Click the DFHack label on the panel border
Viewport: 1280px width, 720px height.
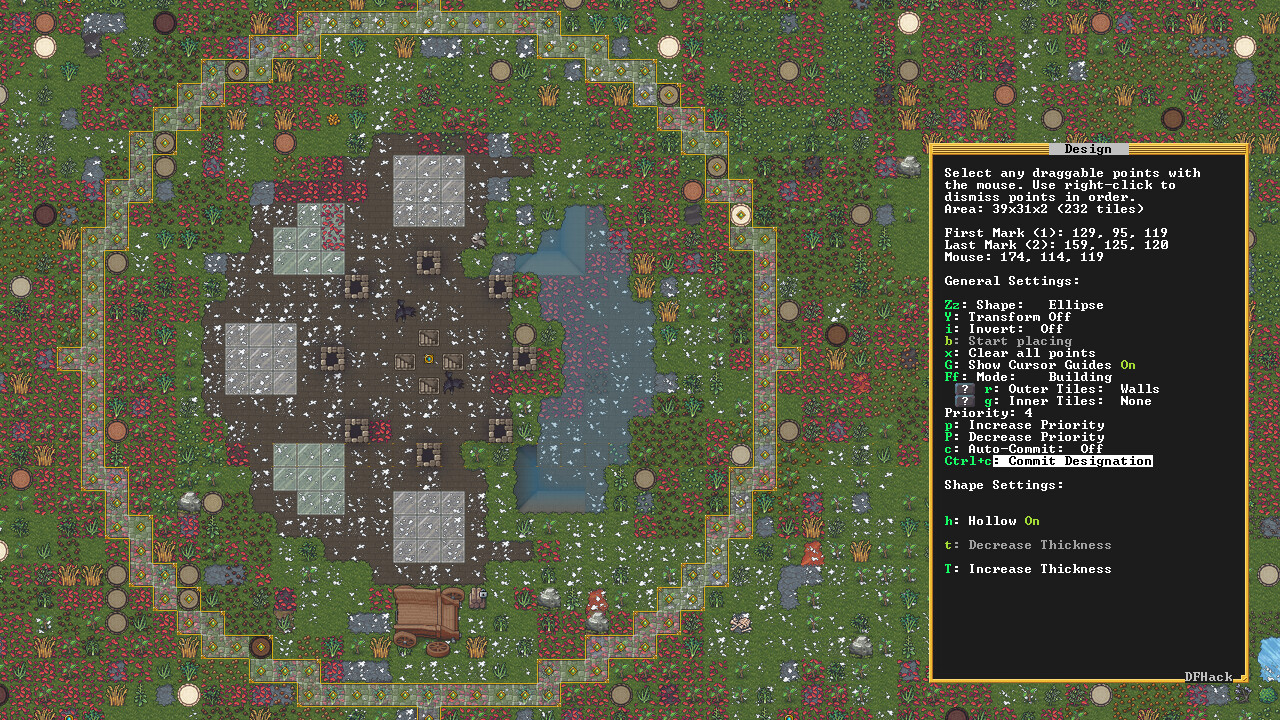1207,677
